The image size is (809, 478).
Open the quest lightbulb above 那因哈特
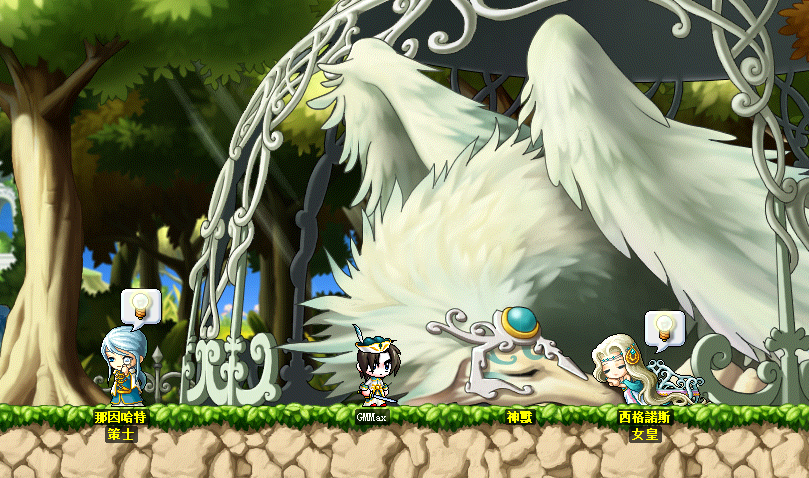pos(140,304)
